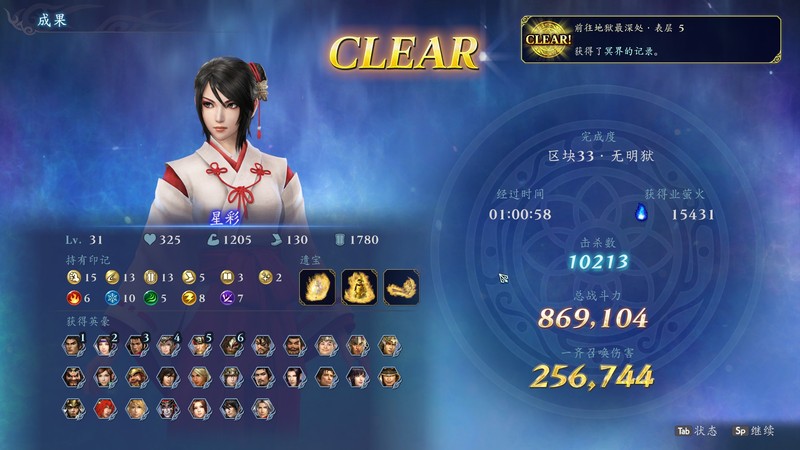The image size is (800, 450).
Task: Pick hero portrait numbered 5
Action: [198, 345]
